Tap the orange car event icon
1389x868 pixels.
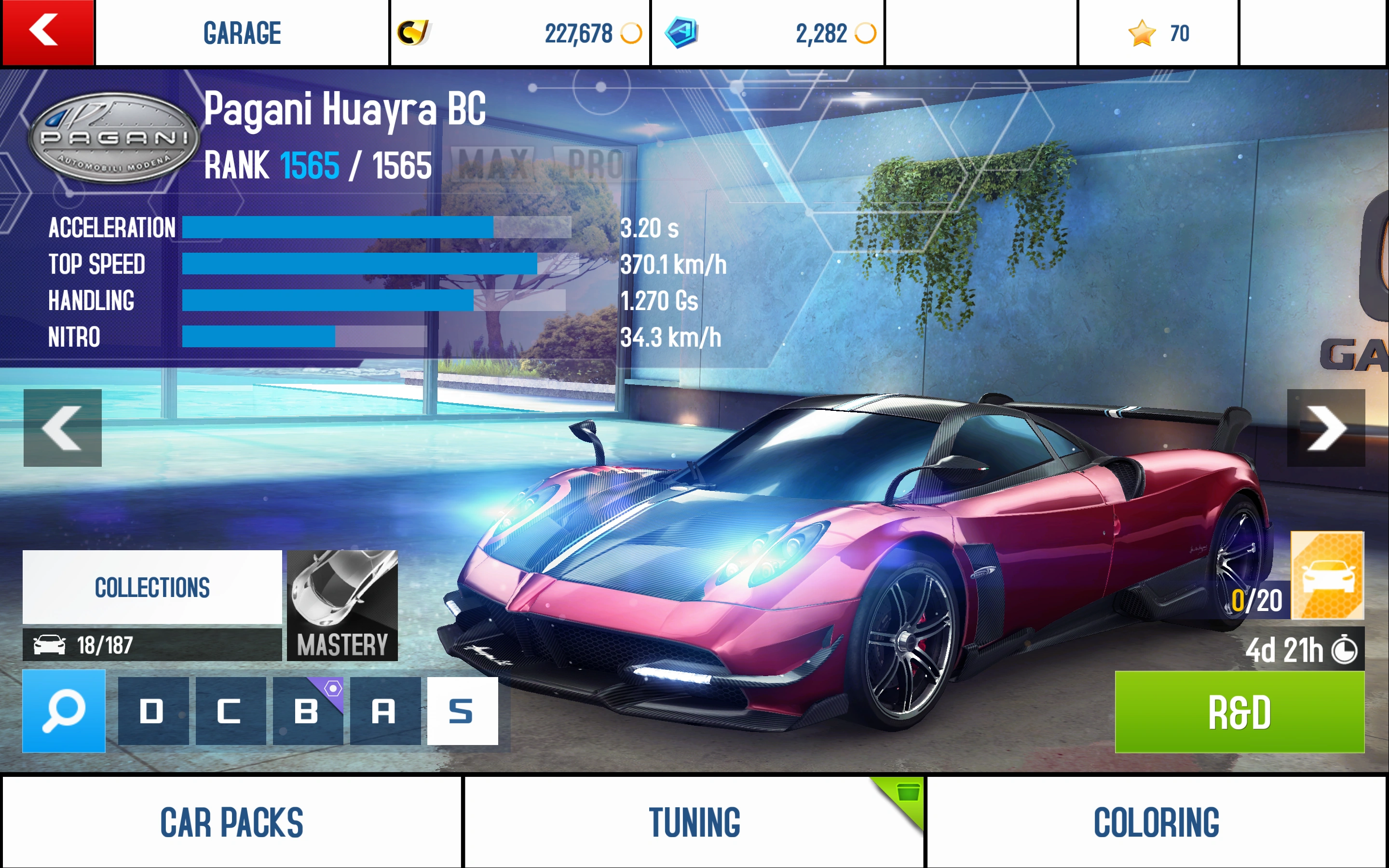pyautogui.click(x=1326, y=575)
